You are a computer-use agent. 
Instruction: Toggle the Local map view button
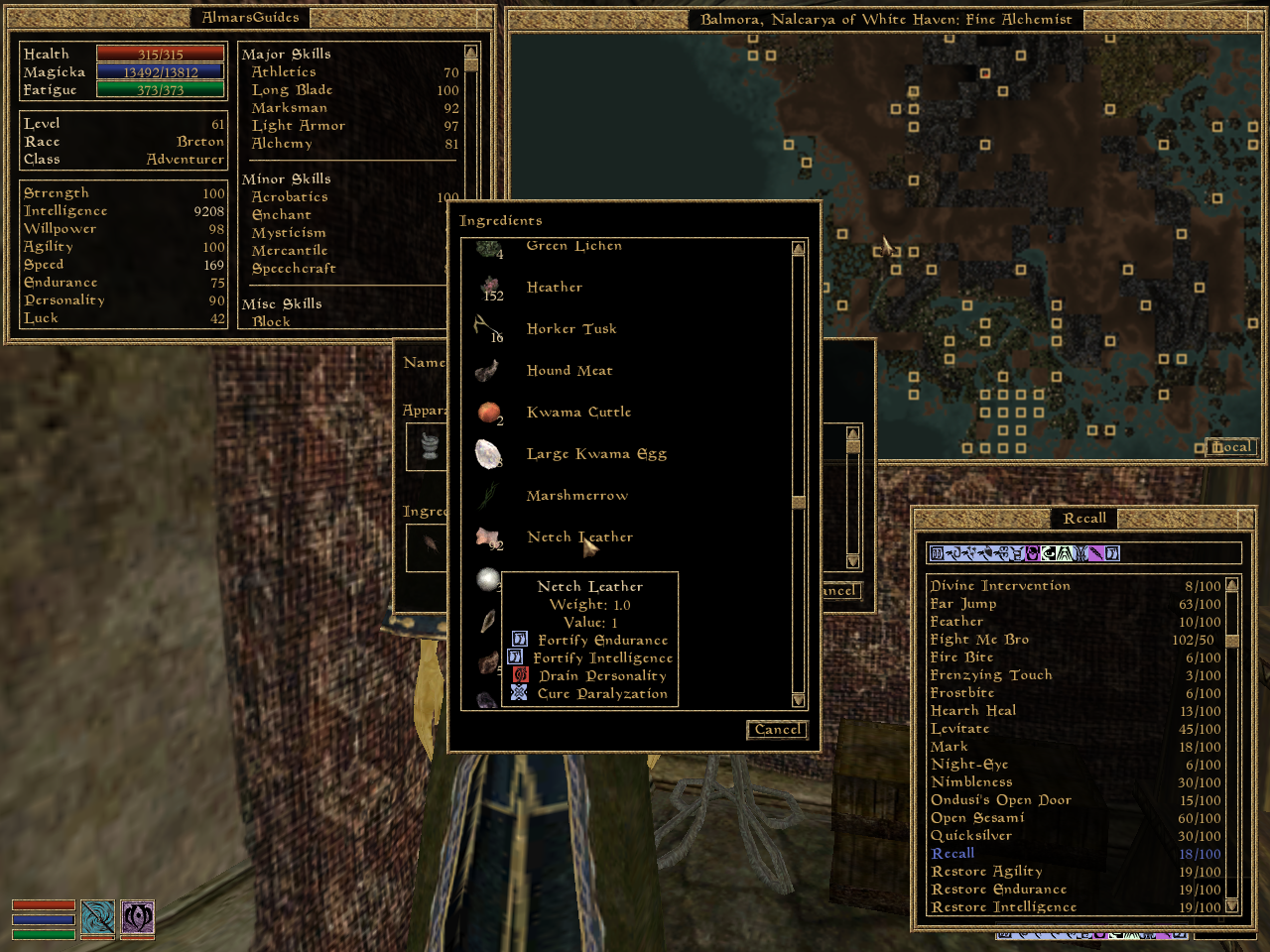pyautogui.click(x=1230, y=446)
